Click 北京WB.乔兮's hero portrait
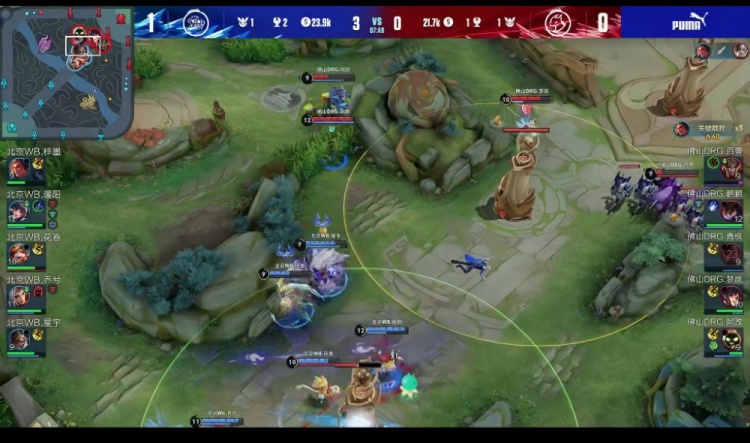Screen dimensions: 750x443 tap(20, 297)
